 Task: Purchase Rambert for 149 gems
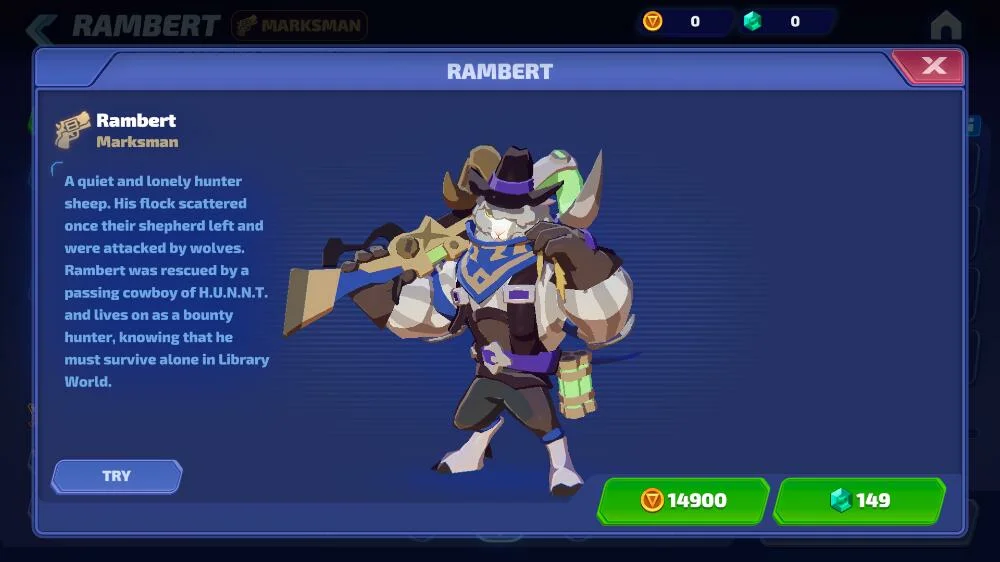(x=860, y=500)
